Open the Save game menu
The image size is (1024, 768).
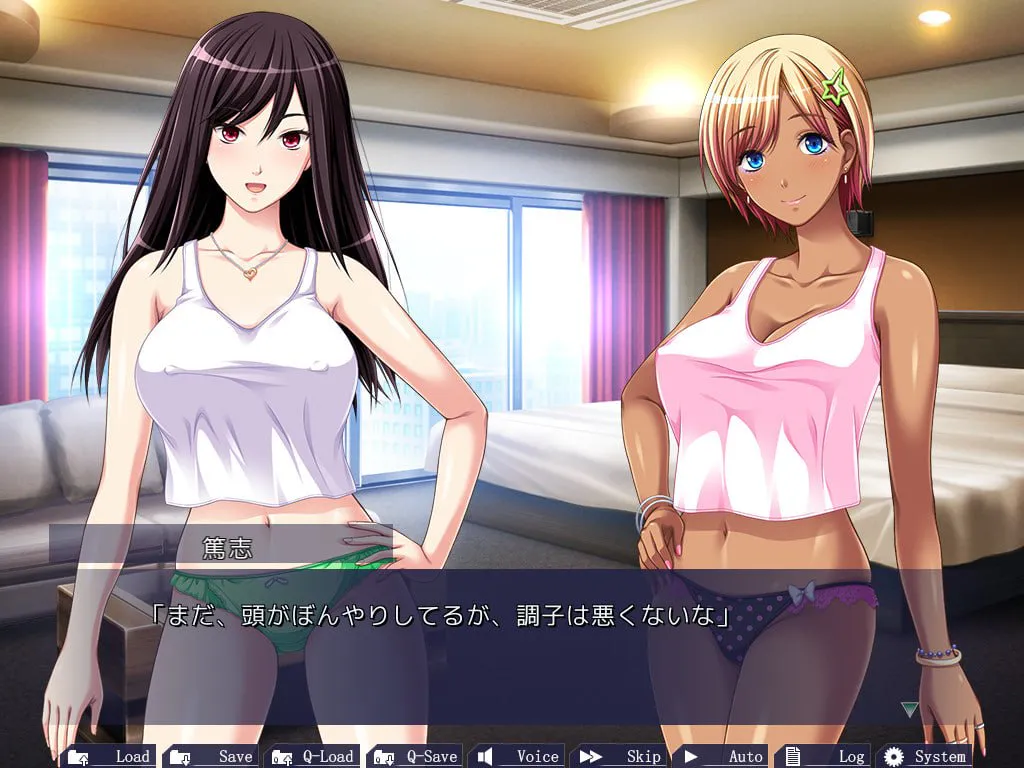pyautogui.click(x=211, y=756)
